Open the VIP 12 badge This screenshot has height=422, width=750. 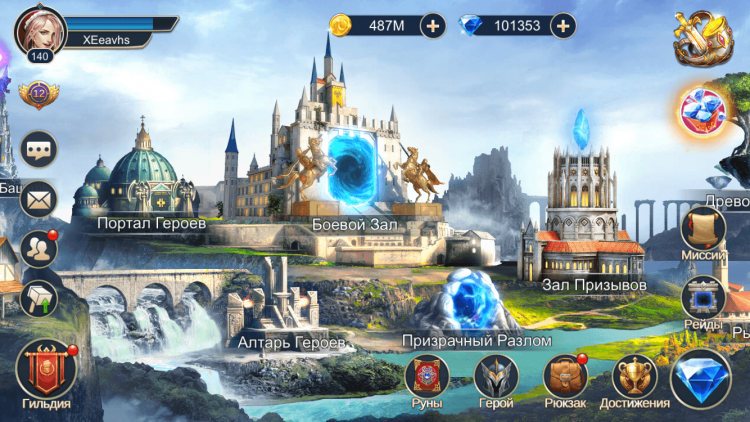39,95
